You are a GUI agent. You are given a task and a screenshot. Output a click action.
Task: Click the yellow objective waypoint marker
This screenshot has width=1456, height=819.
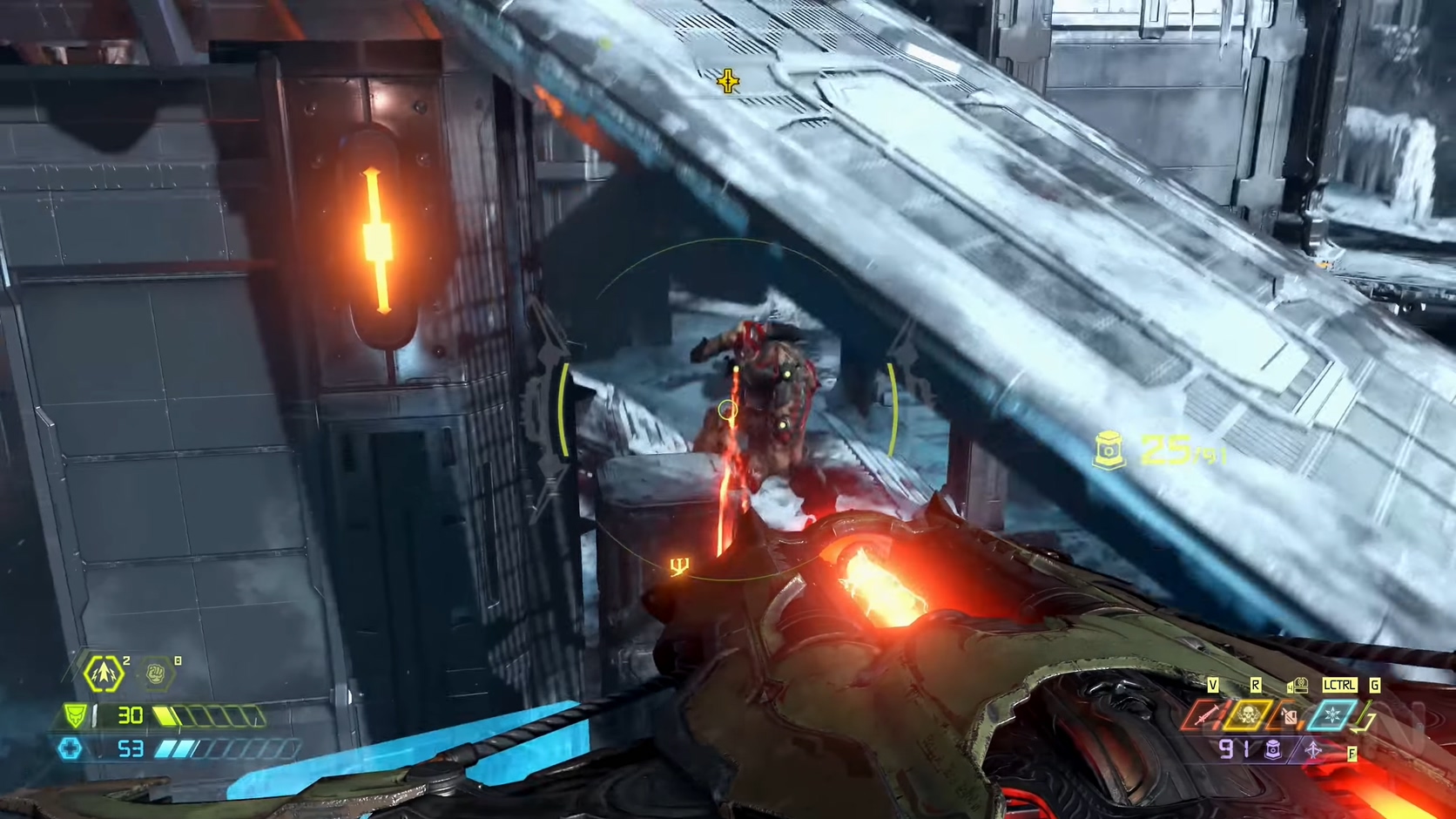coord(728,82)
